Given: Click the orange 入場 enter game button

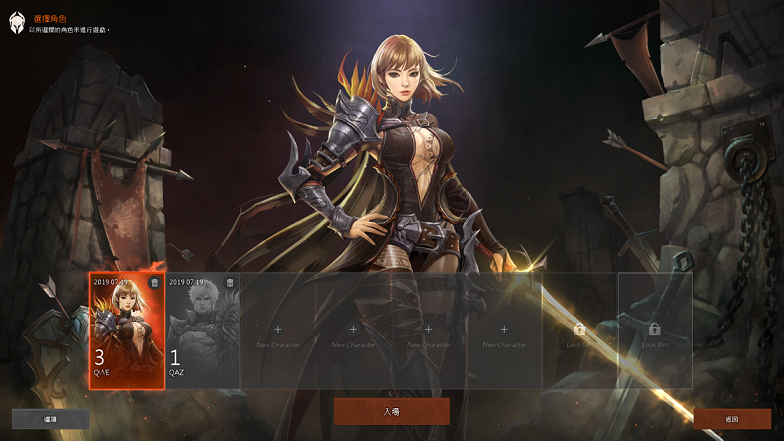Looking at the screenshot, I should (x=391, y=411).
